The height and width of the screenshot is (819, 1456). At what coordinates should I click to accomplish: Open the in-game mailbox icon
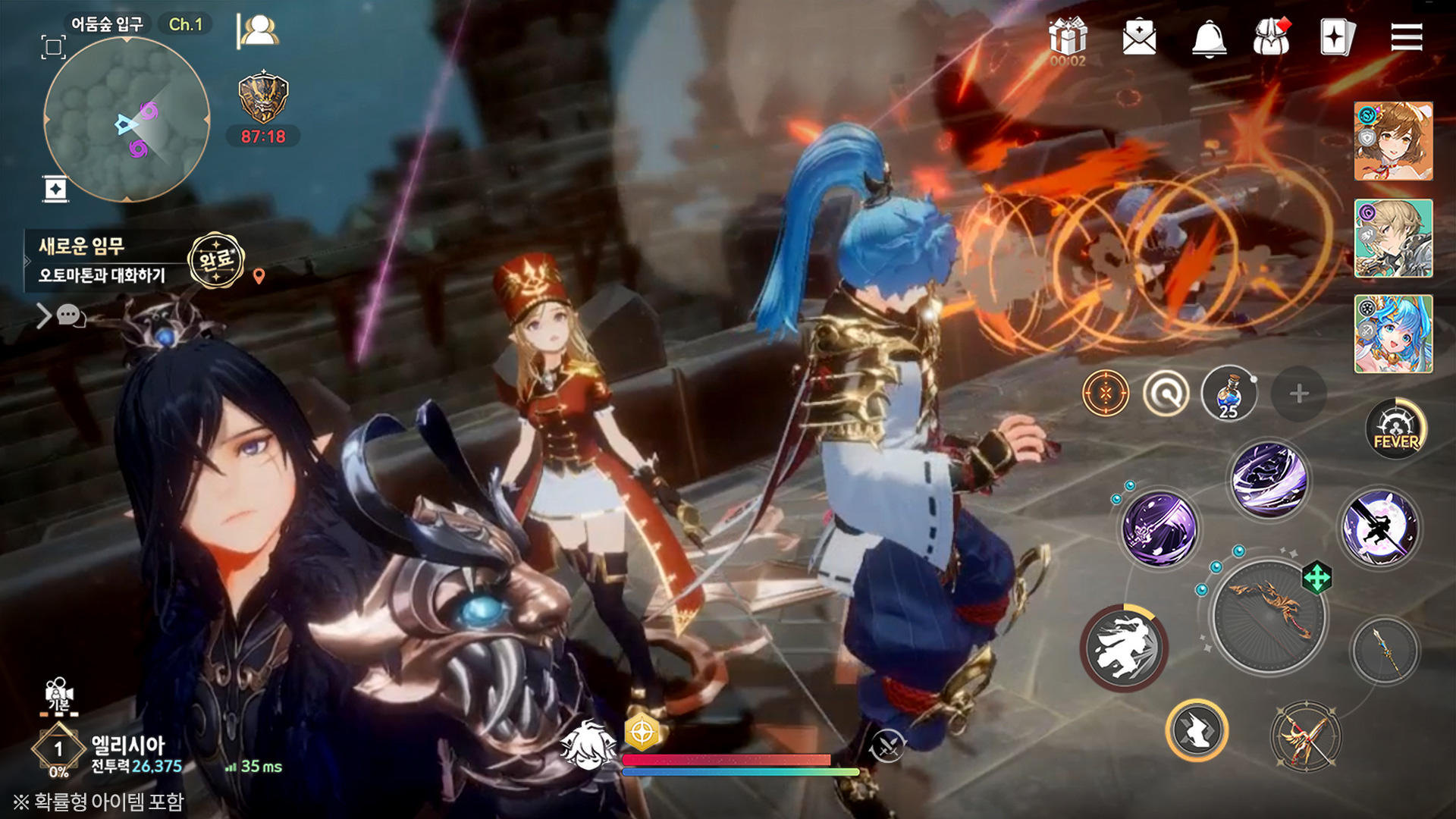pos(1138,36)
